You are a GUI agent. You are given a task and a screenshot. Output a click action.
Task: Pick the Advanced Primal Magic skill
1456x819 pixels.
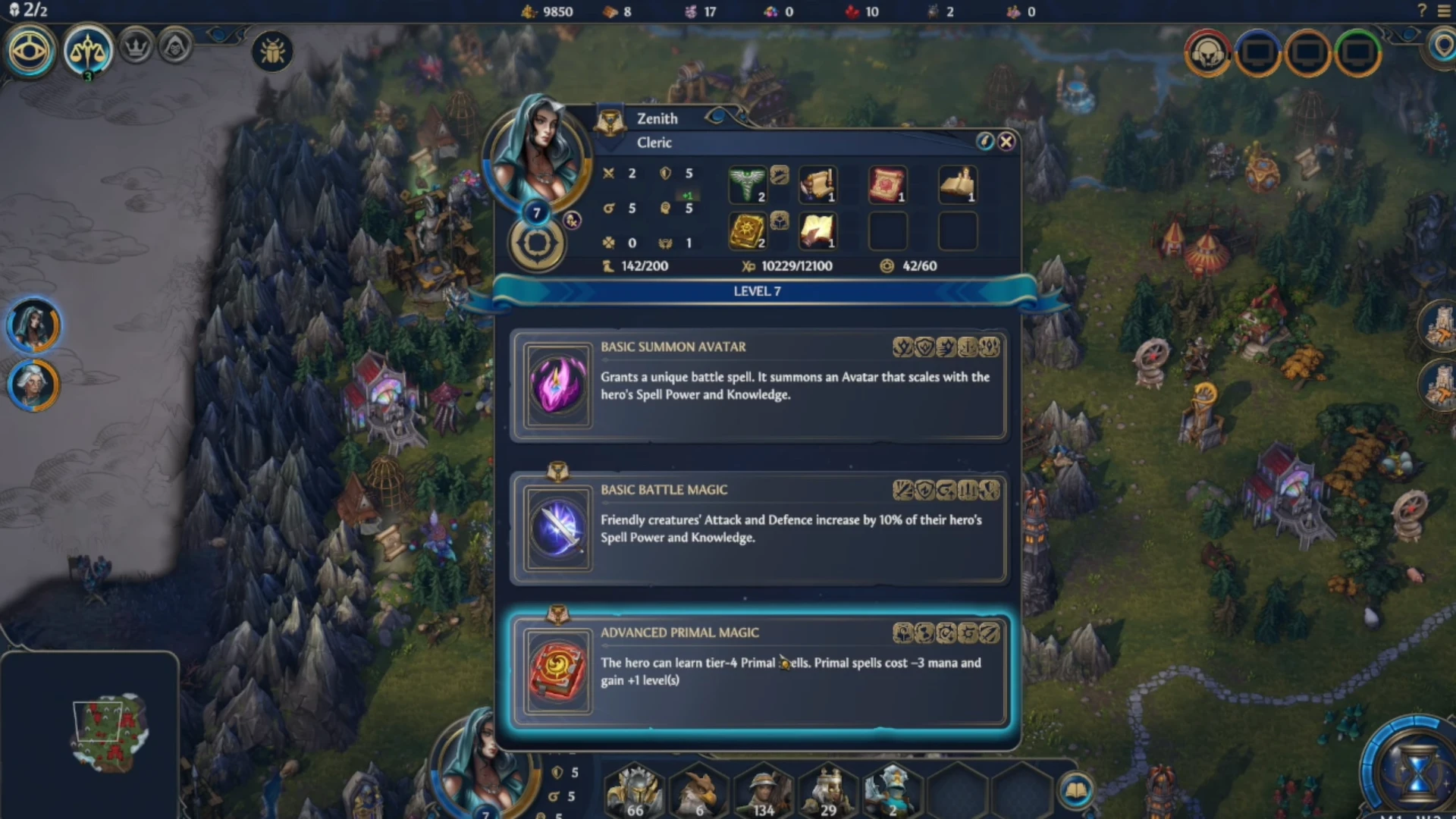pyautogui.click(x=758, y=670)
